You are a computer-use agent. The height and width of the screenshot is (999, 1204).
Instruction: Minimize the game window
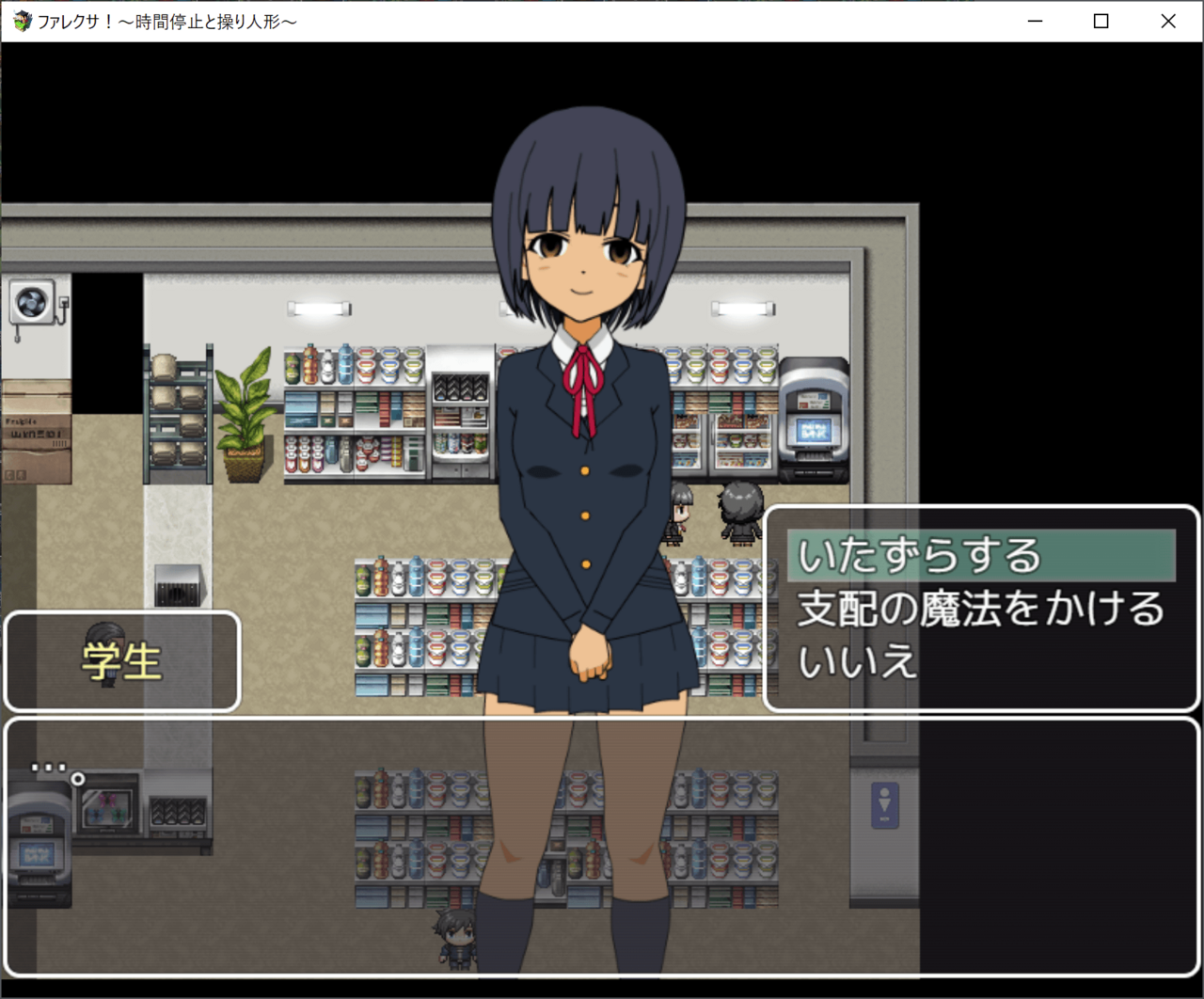tap(1035, 21)
